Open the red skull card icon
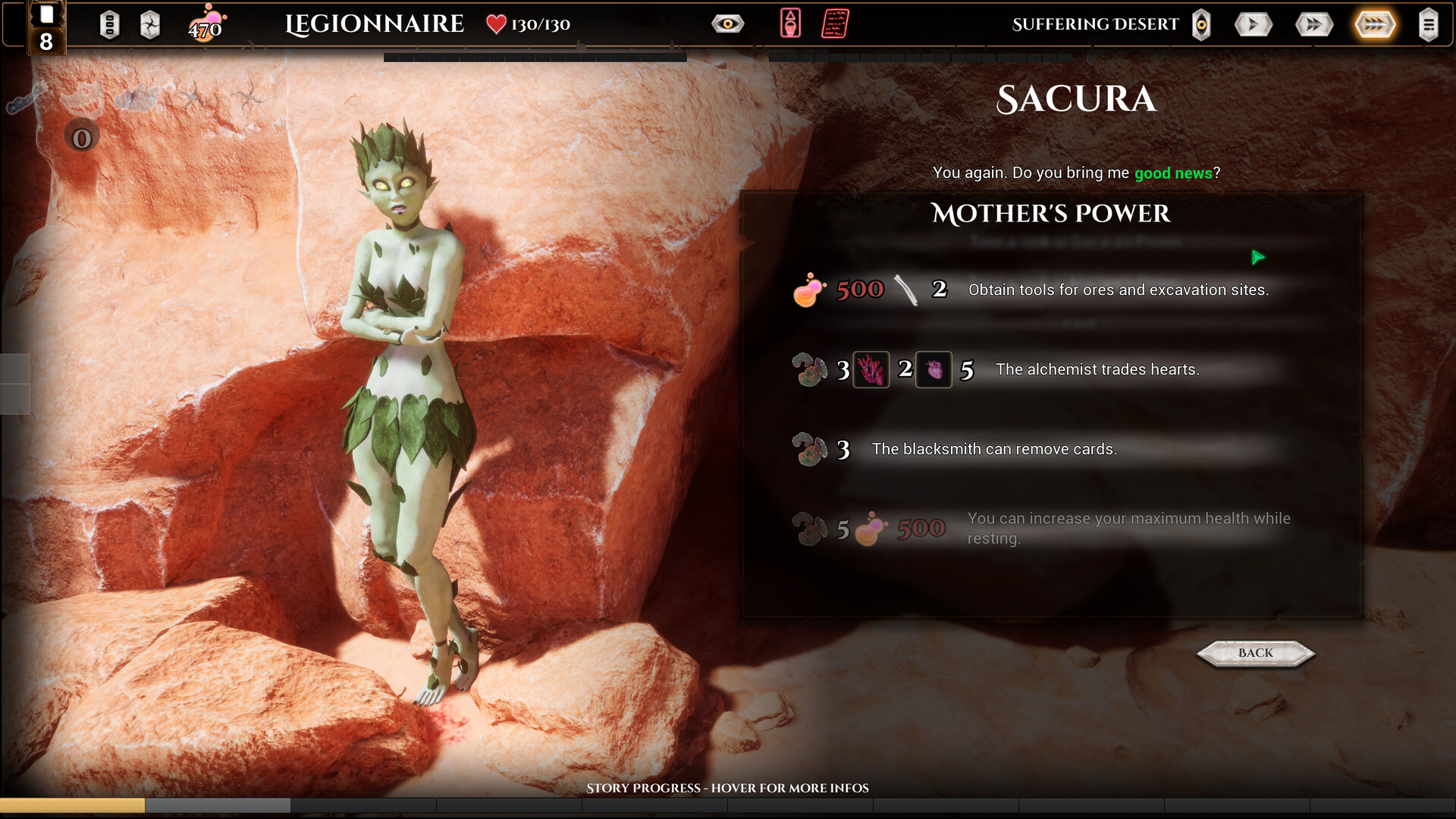Image resolution: width=1456 pixels, height=819 pixels. [x=790, y=24]
